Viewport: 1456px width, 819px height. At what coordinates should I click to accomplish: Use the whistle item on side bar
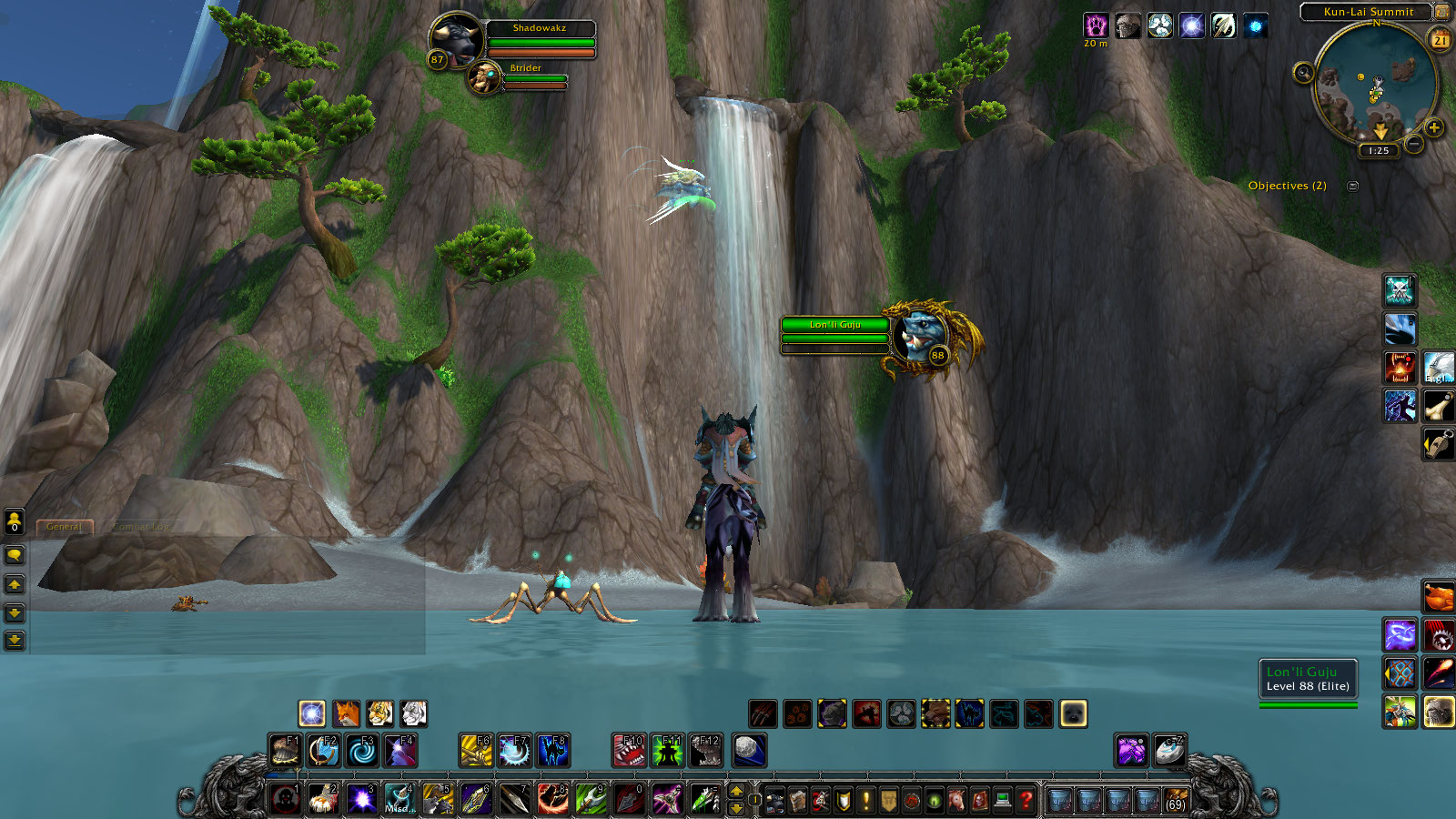click(1438, 444)
